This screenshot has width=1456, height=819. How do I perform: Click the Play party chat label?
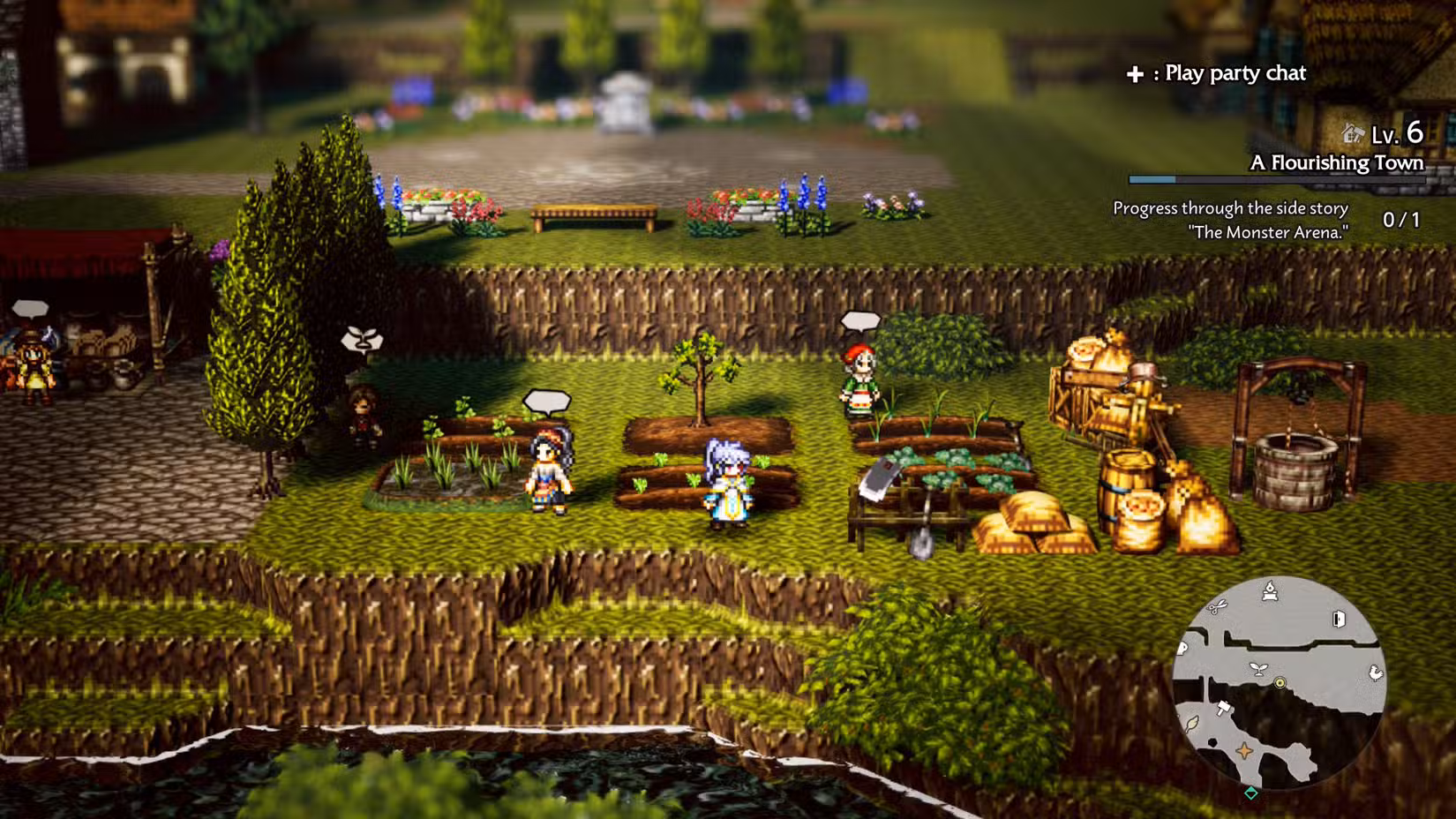tap(1234, 74)
